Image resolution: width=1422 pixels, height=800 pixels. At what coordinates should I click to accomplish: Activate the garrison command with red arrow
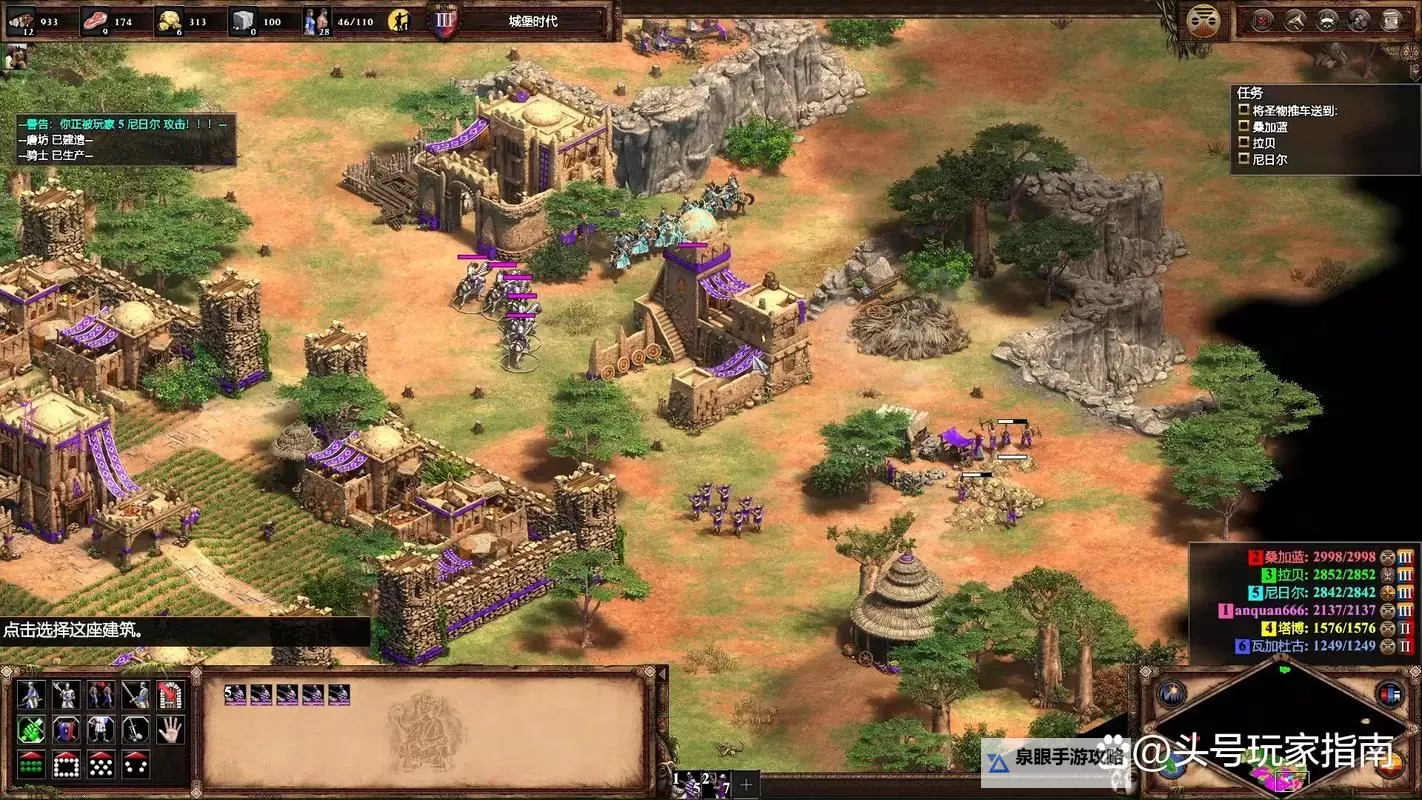[x=170, y=694]
